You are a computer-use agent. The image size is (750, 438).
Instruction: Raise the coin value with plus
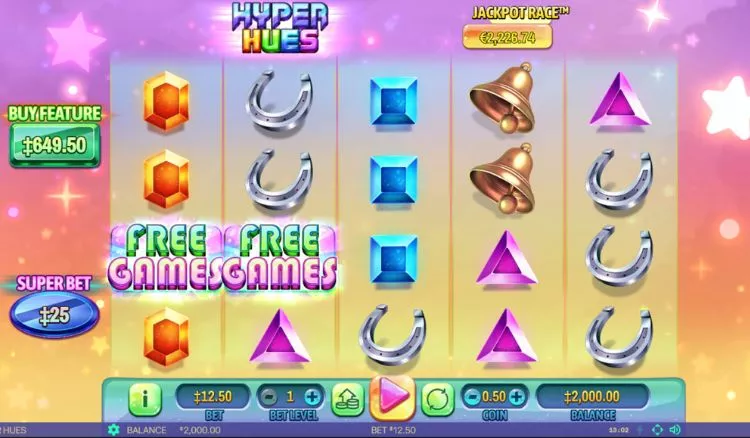(519, 396)
